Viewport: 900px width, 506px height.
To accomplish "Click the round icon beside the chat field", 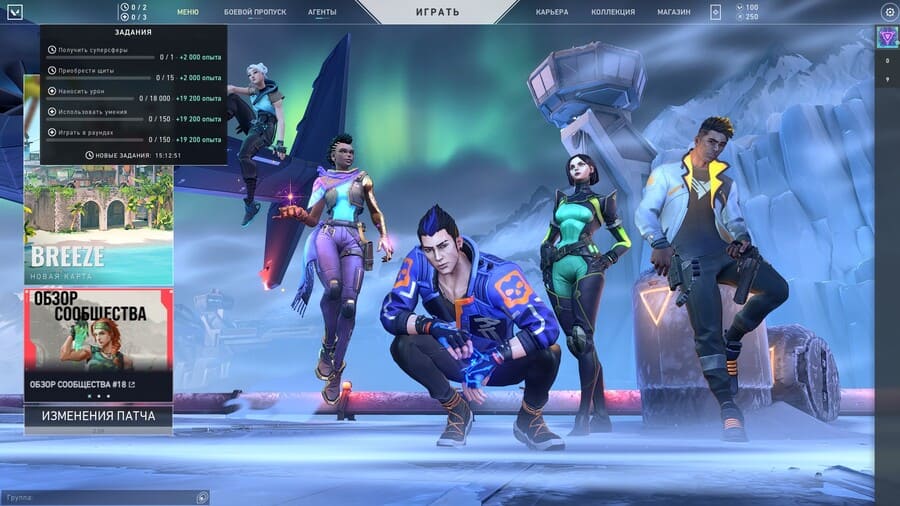I will click(x=203, y=497).
